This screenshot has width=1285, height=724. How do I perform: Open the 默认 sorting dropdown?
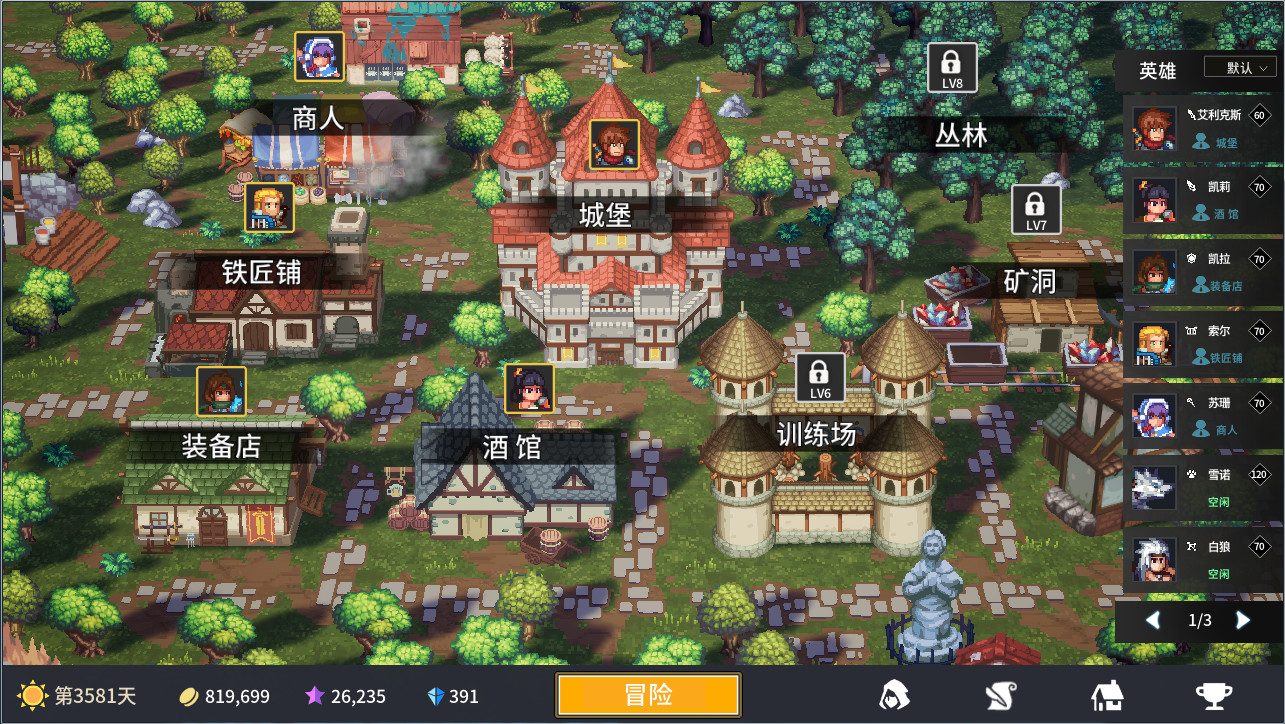1240,67
